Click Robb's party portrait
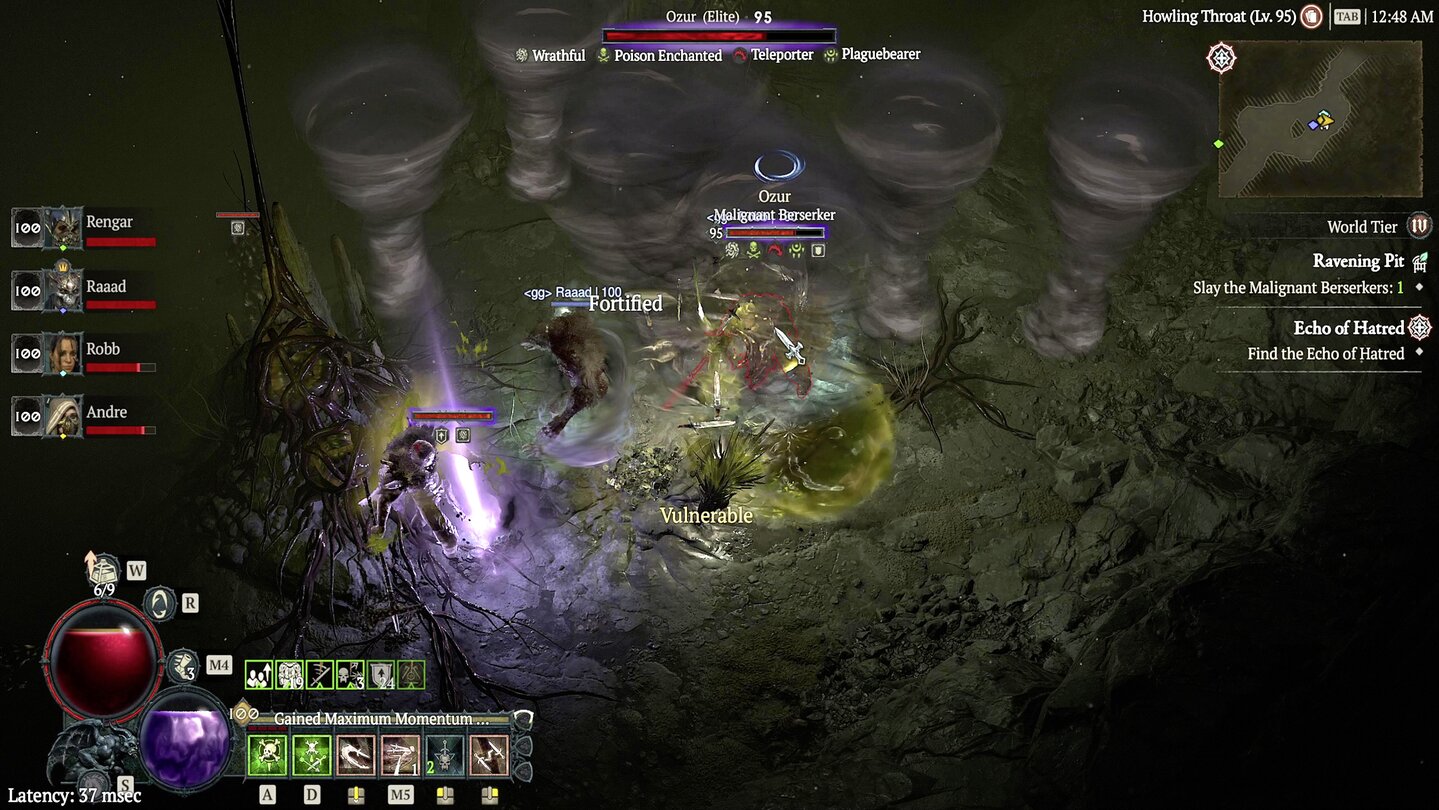 [62, 355]
